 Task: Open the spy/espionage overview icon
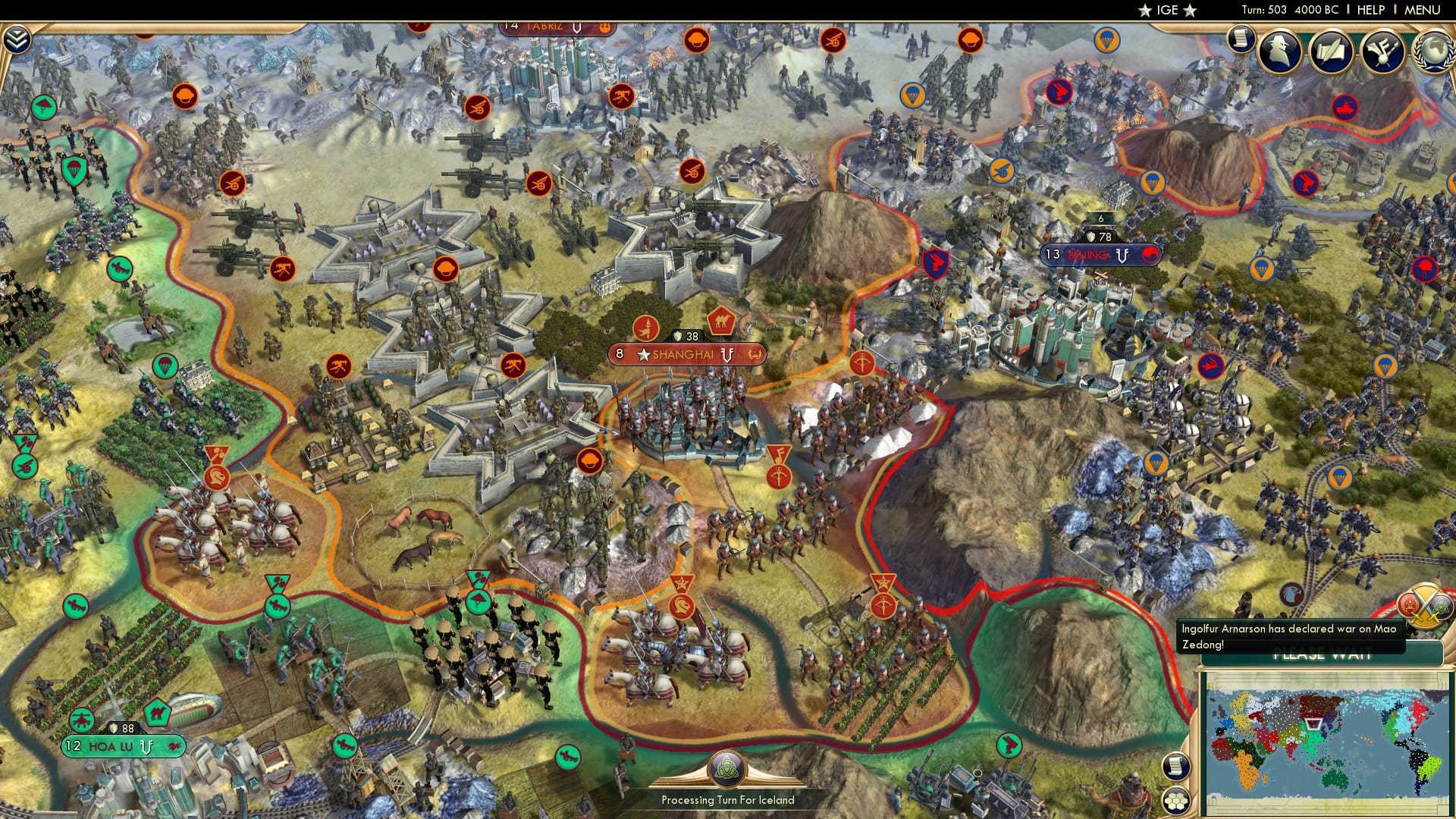1279,50
